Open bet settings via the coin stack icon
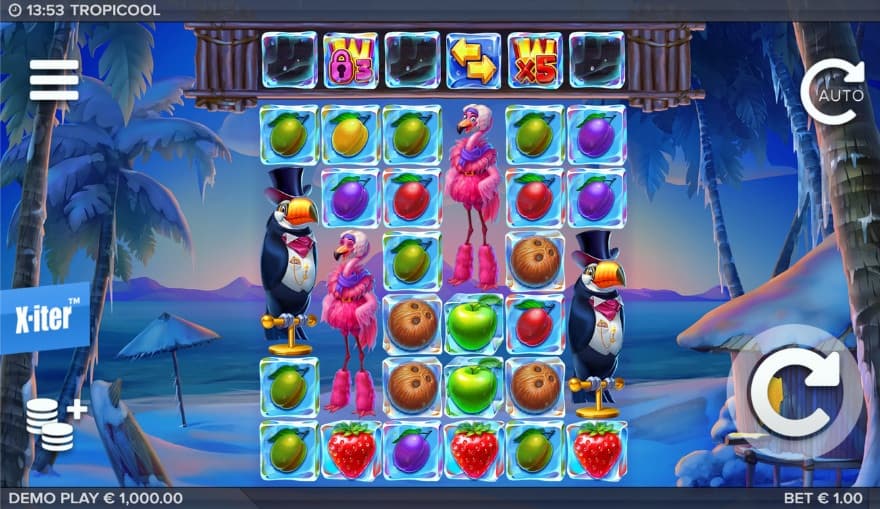The image size is (880, 509). tap(54, 421)
